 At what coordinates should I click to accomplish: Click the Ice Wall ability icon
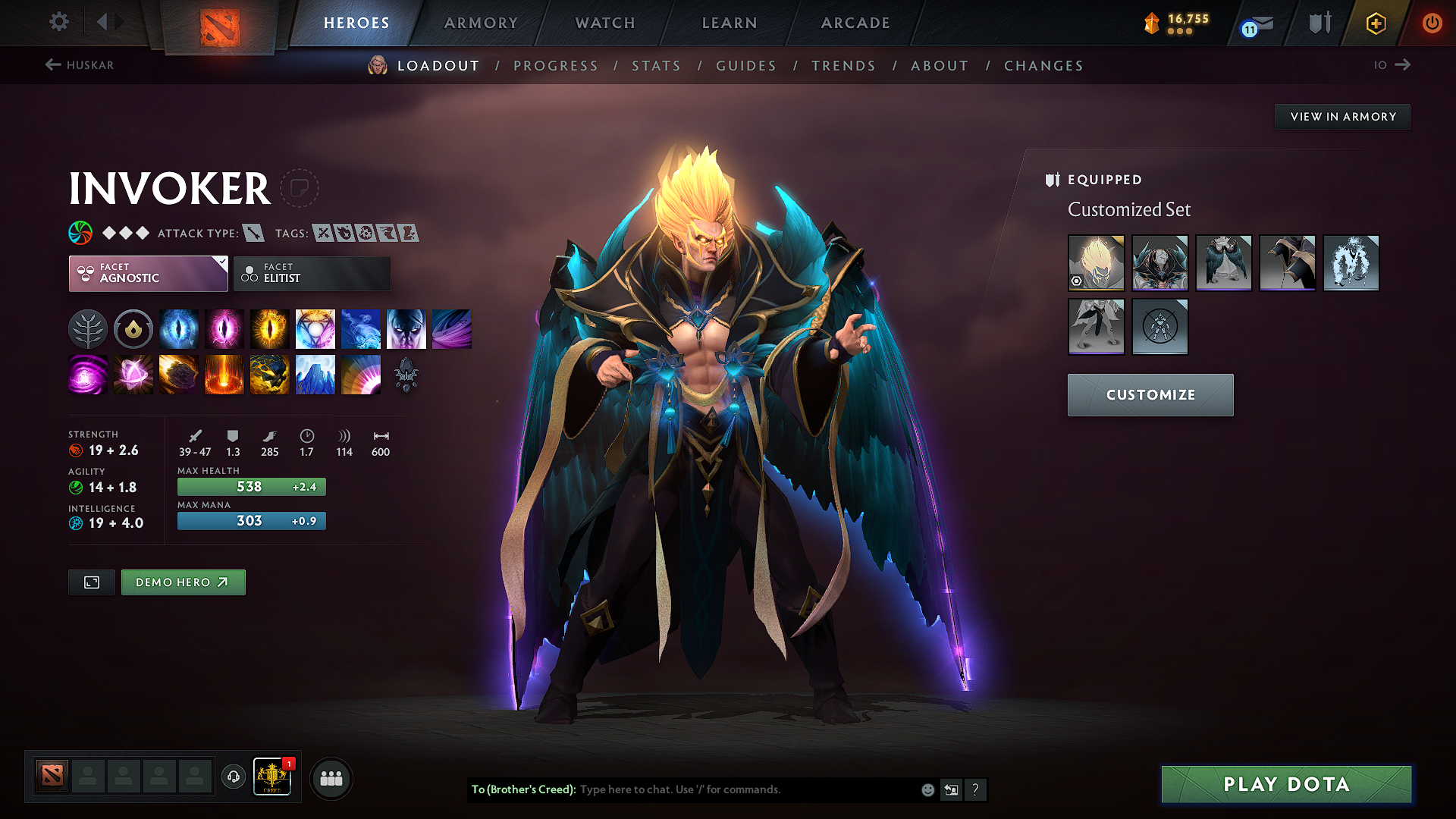point(315,375)
